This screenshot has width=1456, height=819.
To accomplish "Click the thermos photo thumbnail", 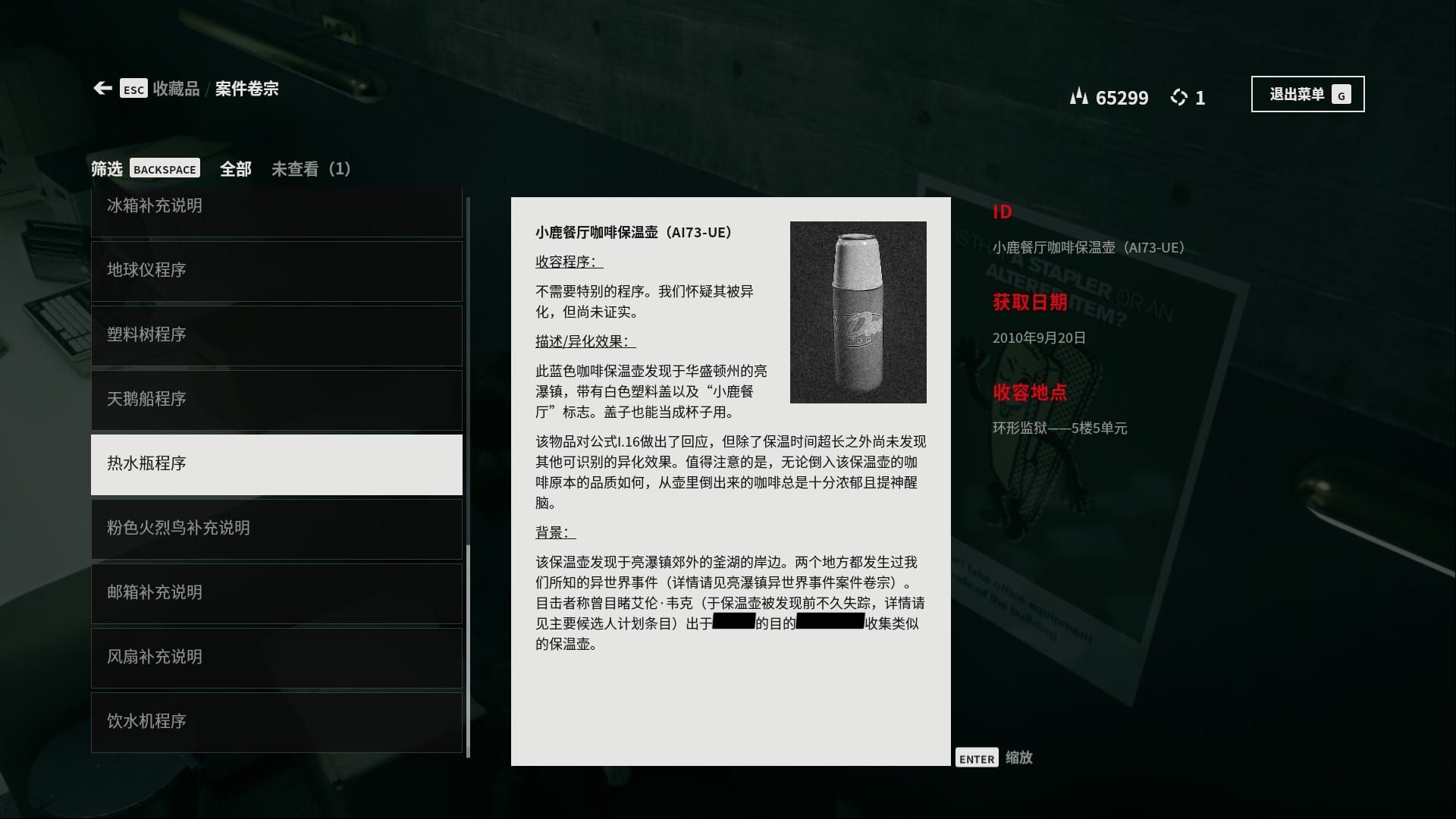I will tap(858, 312).
